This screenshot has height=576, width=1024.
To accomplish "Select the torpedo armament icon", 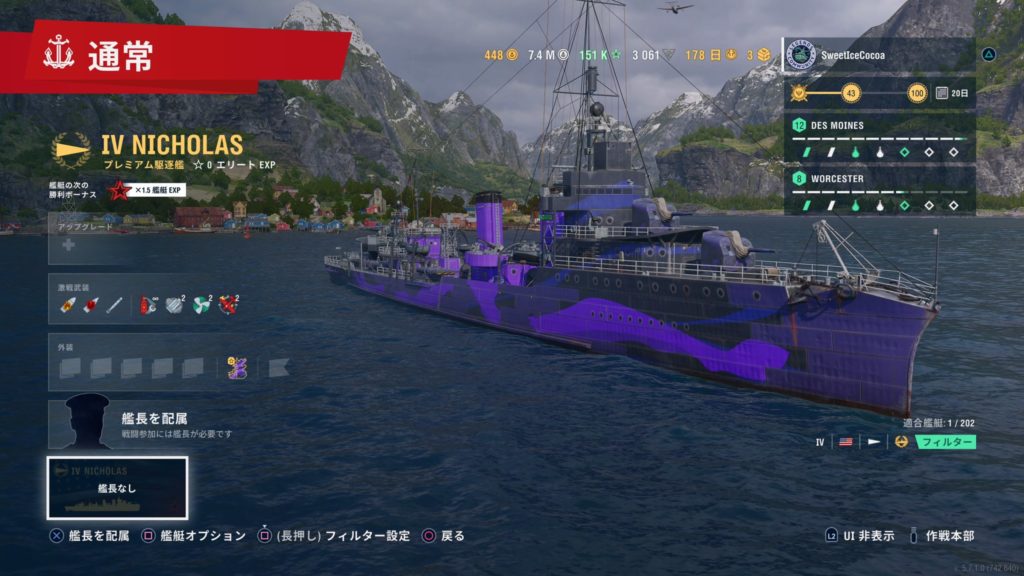I will click(114, 305).
